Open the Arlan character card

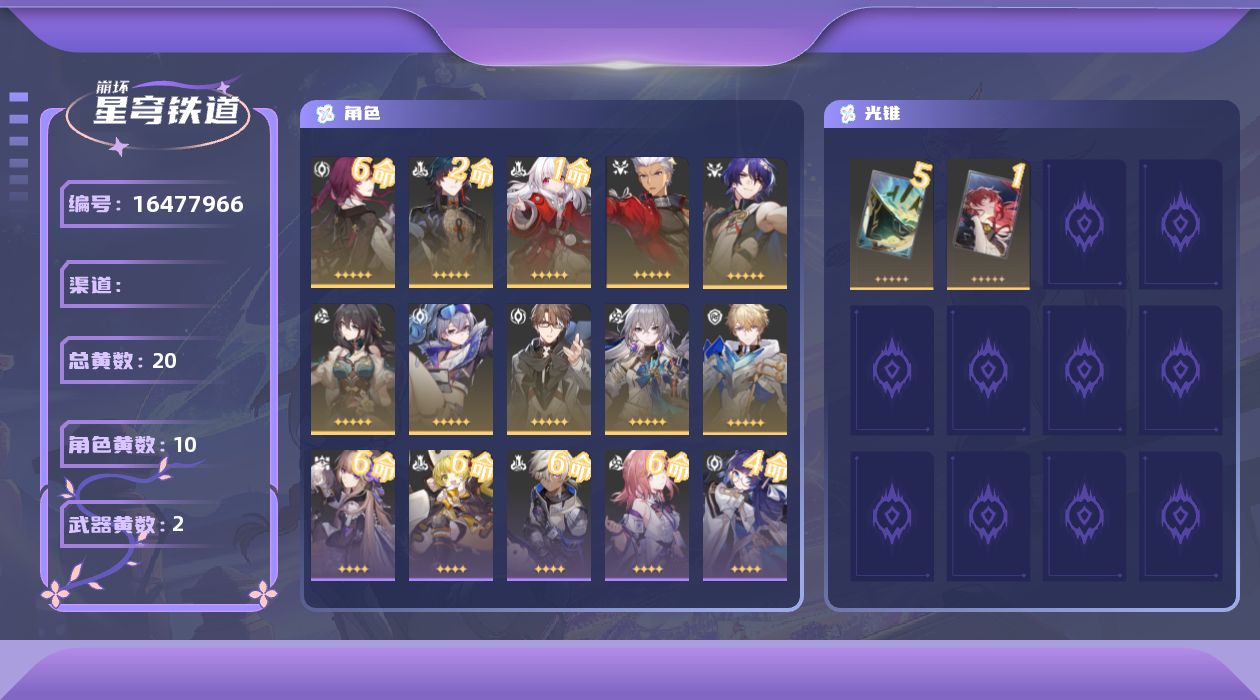click(549, 516)
